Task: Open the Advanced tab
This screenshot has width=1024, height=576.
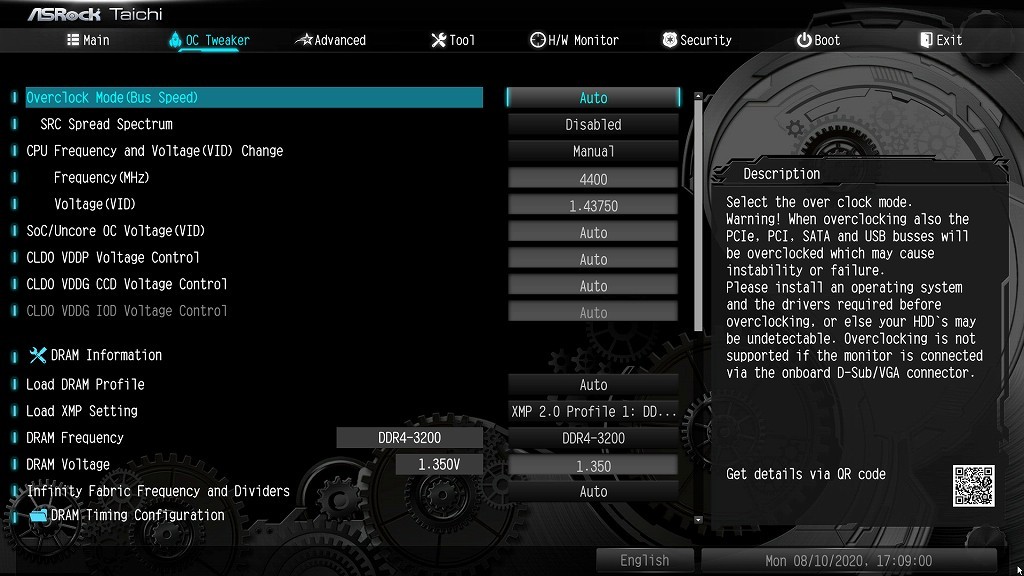Action: (x=331, y=40)
